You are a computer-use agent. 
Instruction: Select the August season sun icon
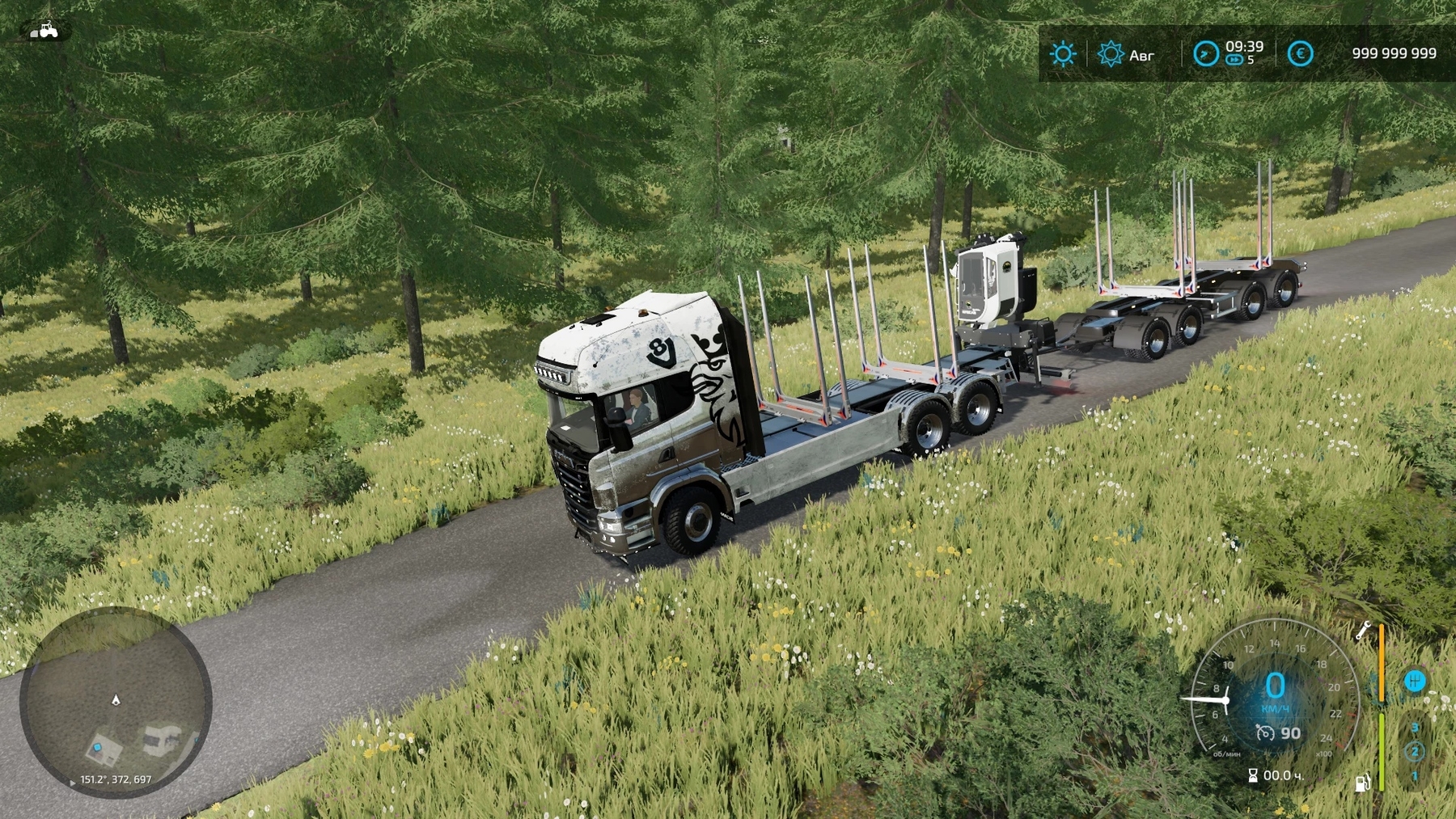pos(1110,54)
